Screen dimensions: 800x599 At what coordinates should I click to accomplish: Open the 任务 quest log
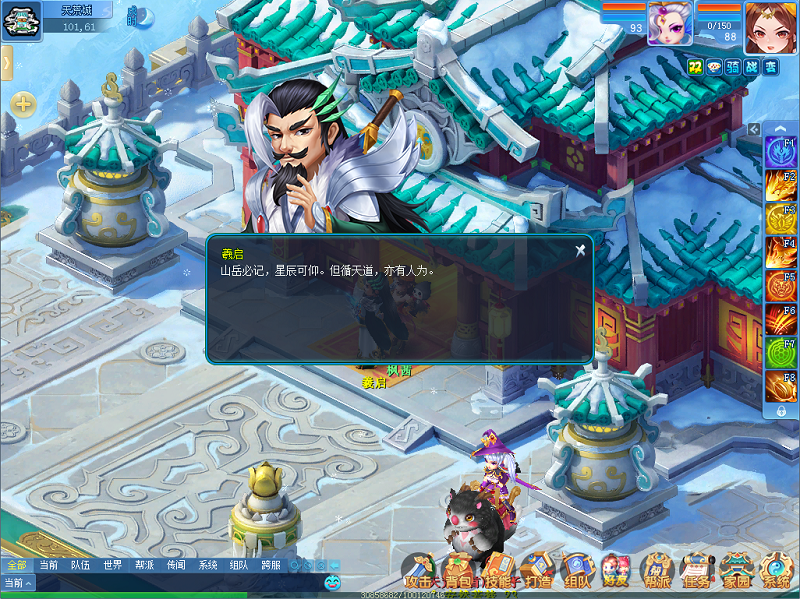[x=696, y=572]
